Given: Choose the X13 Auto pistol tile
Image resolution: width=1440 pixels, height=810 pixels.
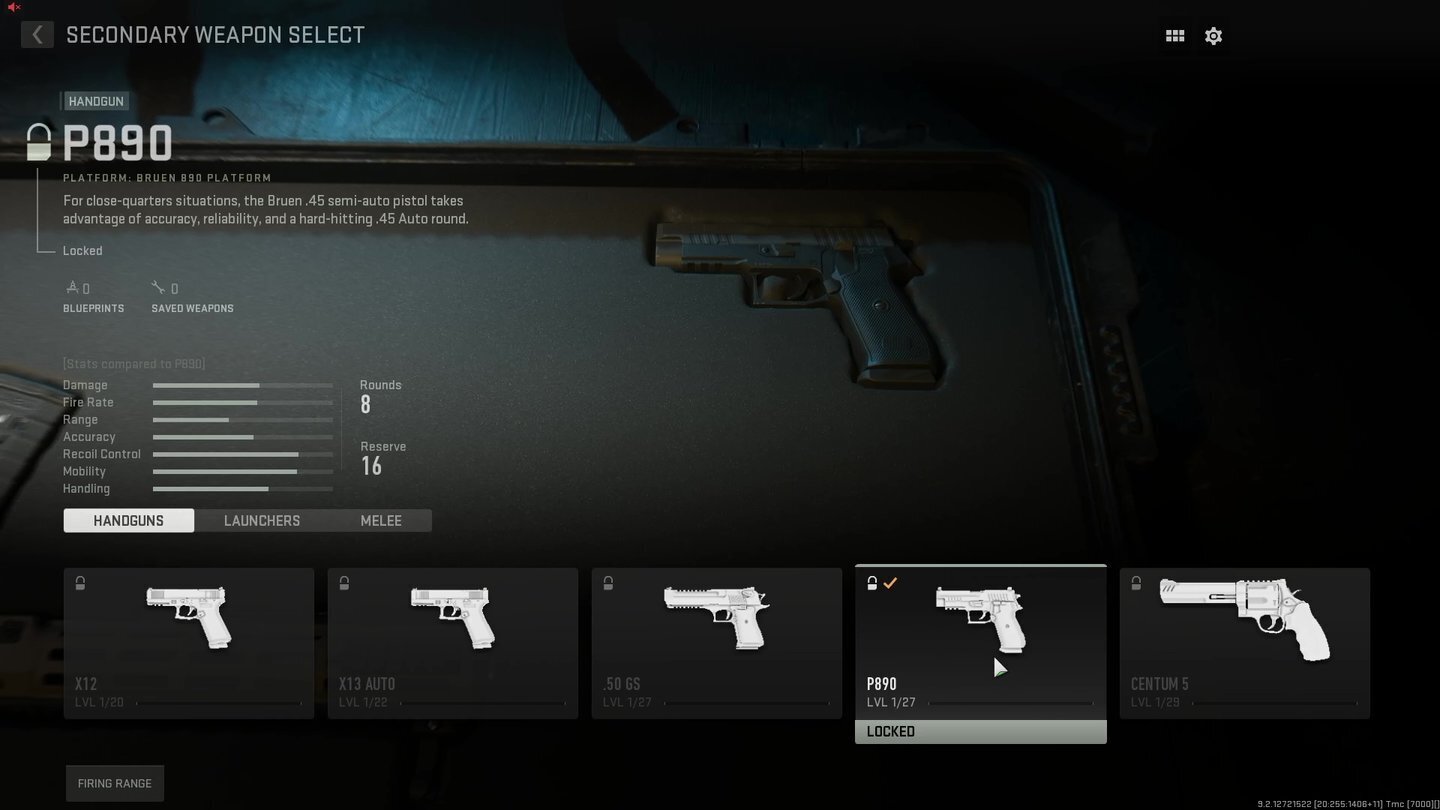Looking at the screenshot, I should pyautogui.click(x=453, y=643).
